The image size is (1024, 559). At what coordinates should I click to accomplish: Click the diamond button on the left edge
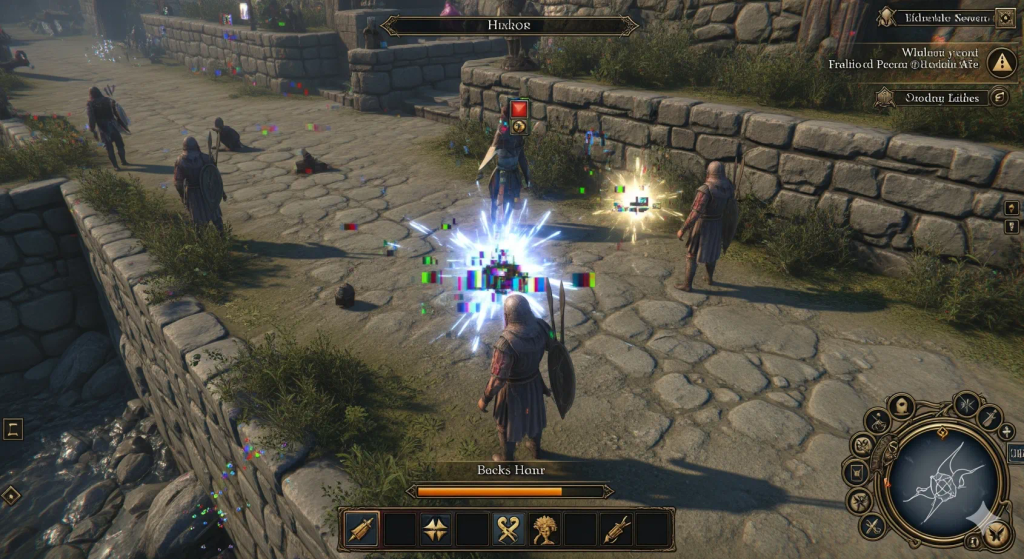click(x=10, y=494)
